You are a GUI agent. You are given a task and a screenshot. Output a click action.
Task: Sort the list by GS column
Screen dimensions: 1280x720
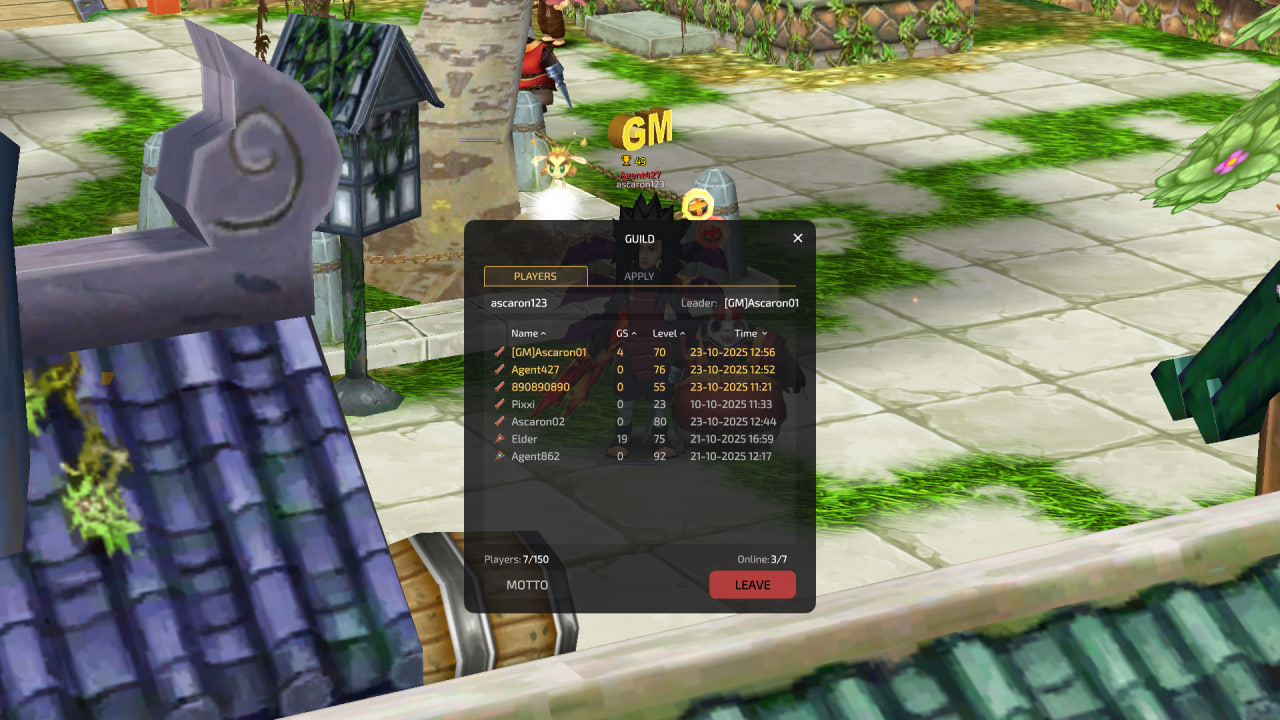coord(626,333)
